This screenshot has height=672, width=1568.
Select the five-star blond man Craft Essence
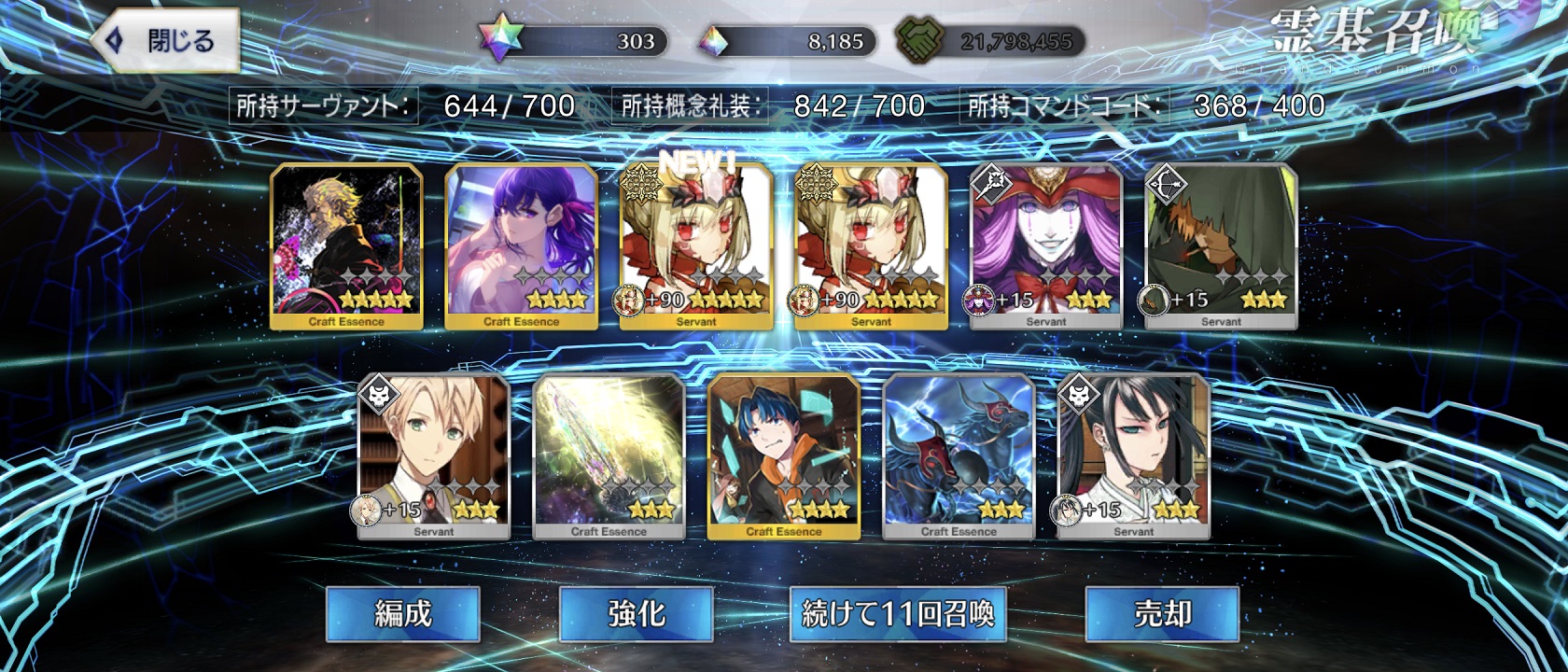click(x=346, y=246)
